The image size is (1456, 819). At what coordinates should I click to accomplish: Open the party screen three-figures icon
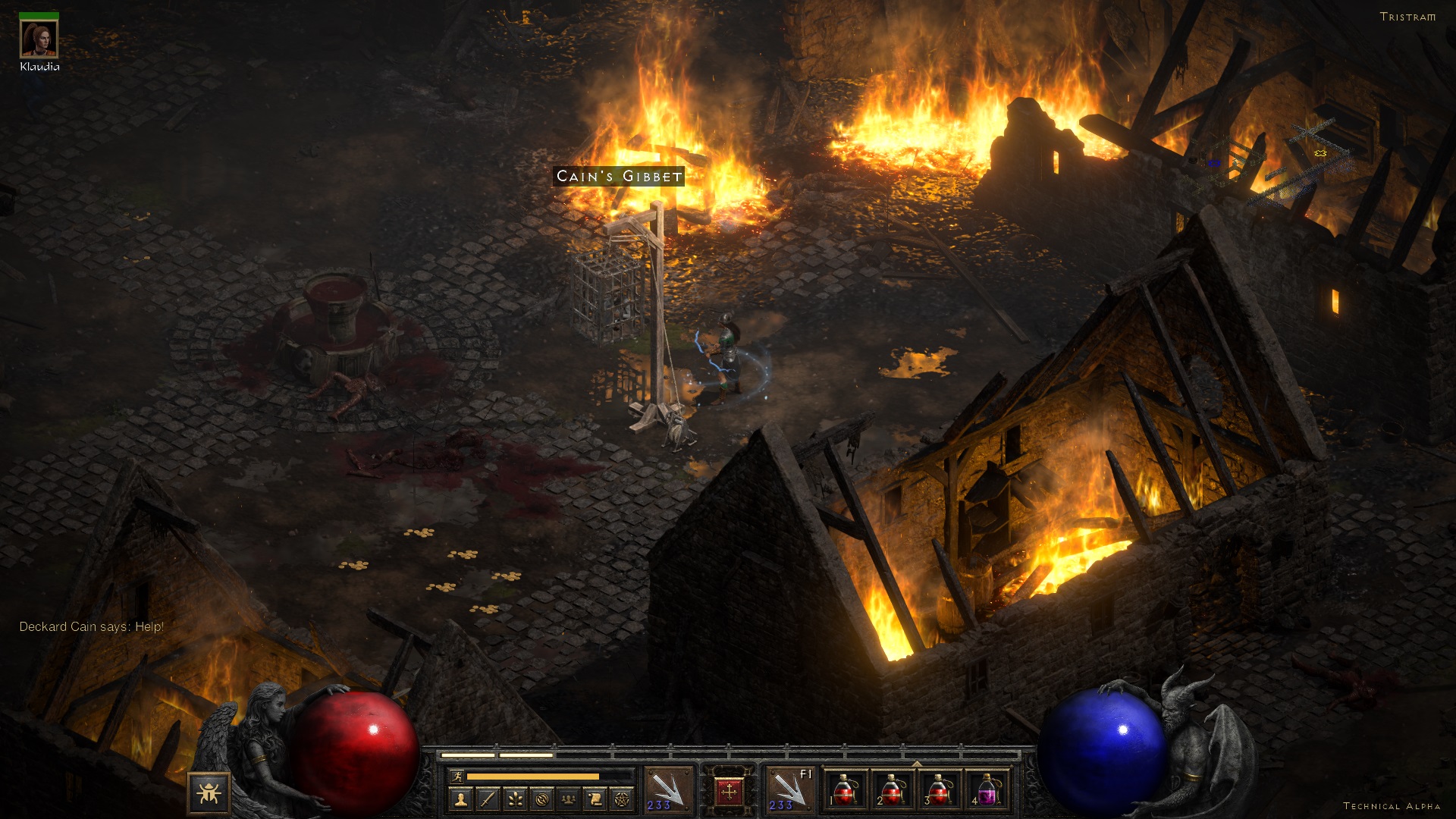click(569, 799)
